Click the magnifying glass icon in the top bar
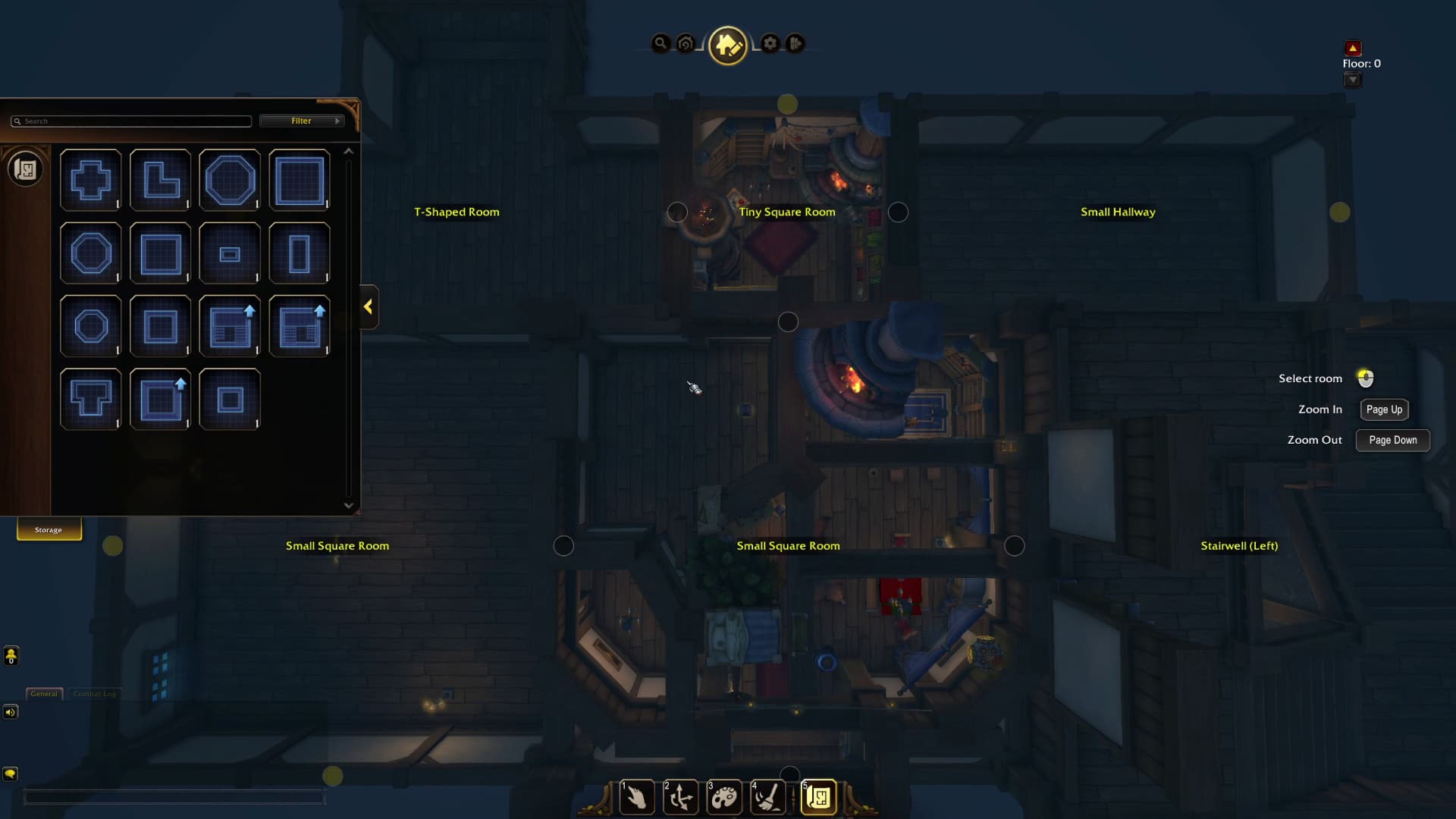This screenshot has width=1456, height=819. [x=661, y=44]
